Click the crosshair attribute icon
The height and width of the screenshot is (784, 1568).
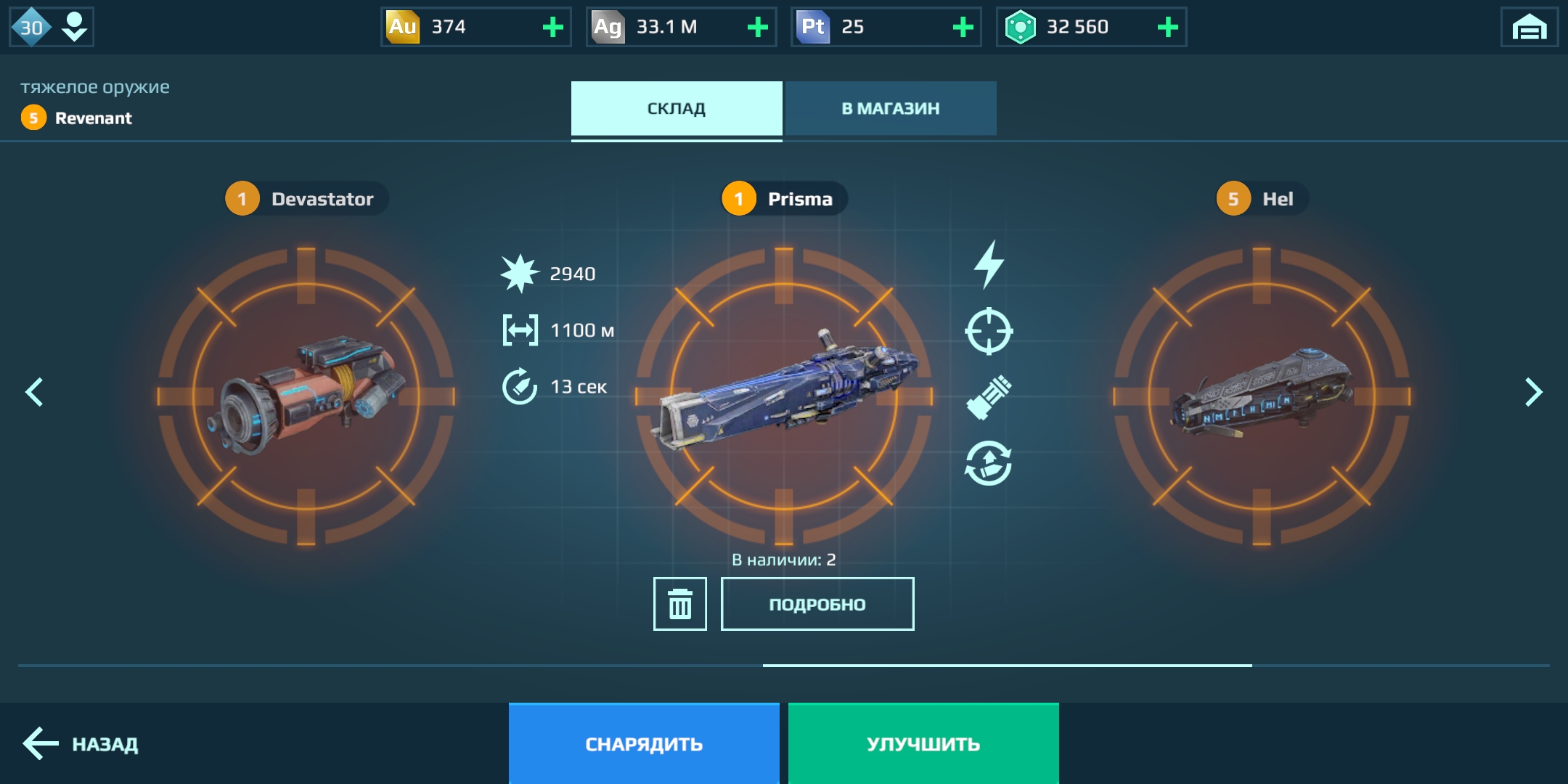pyautogui.click(x=989, y=331)
